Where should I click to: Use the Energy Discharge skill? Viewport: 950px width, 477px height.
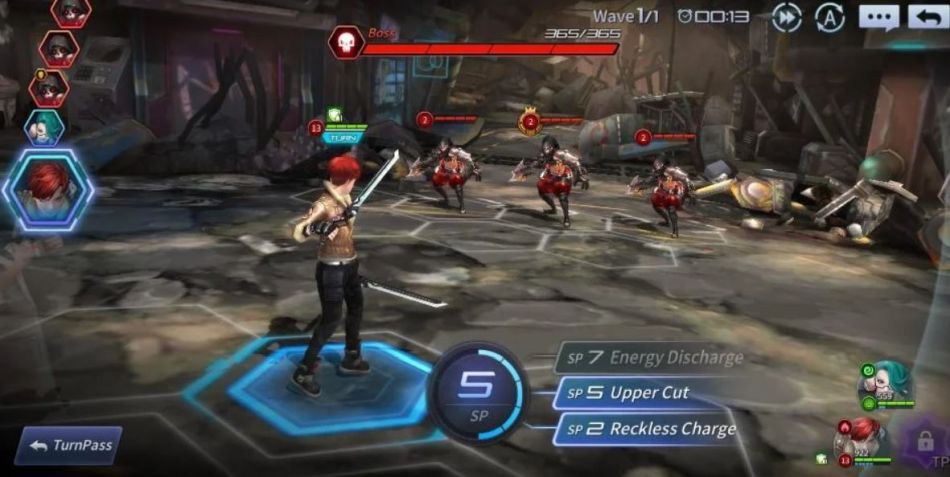coord(654,357)
